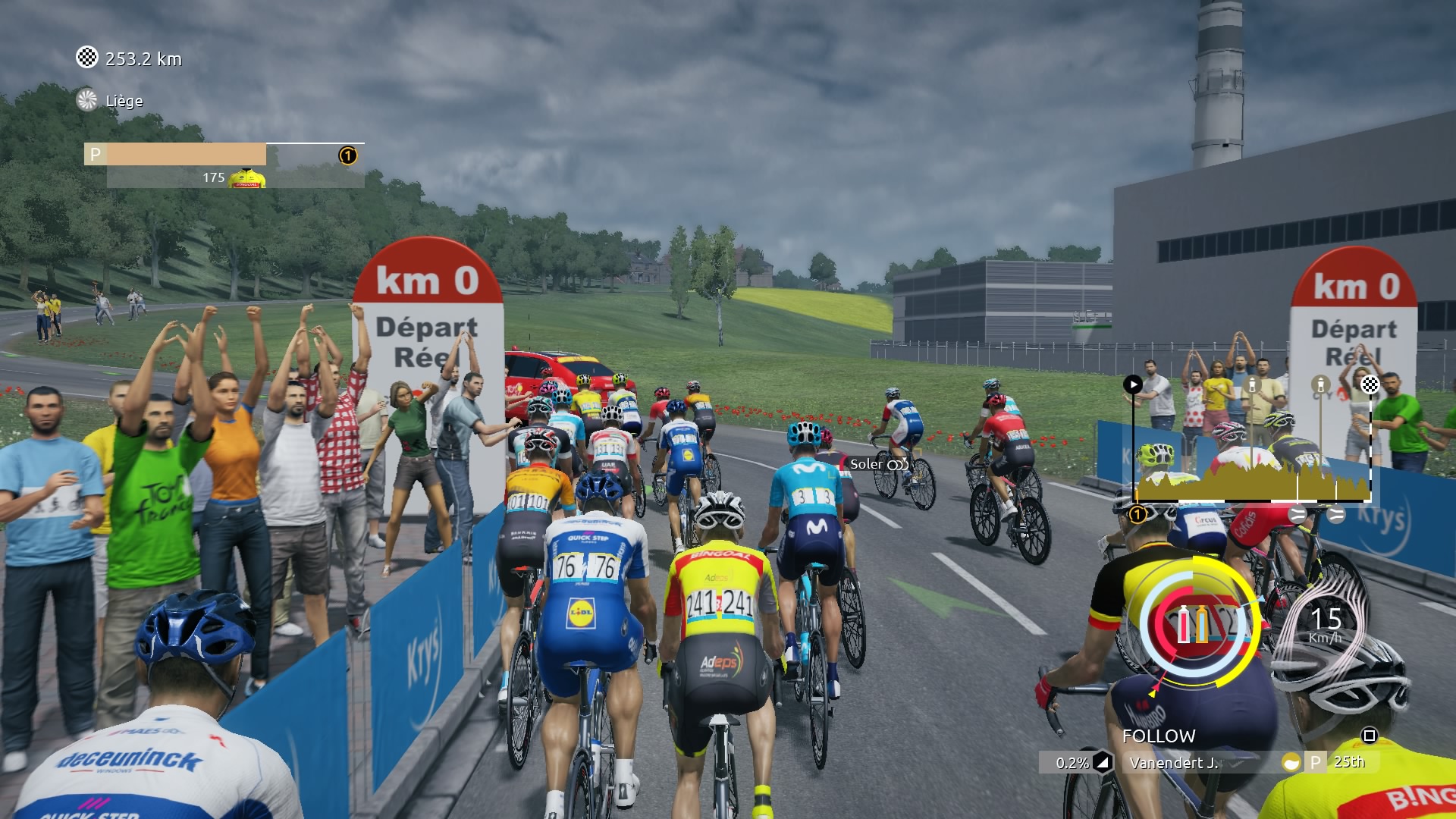The width and height of the screenshot is (1456, 819).
Task: Click the small square icon above 25th
Action: click(x=1369, y=736)
